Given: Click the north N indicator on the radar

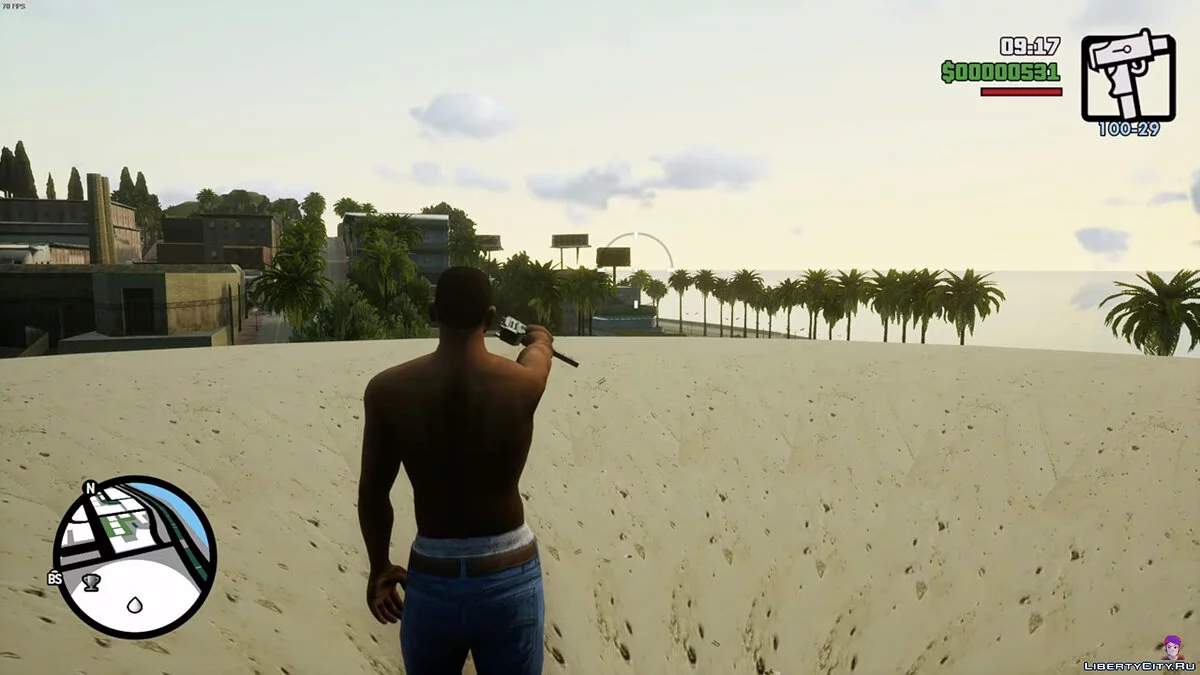Looking at the screenshot, I should [x=90, y=488].
